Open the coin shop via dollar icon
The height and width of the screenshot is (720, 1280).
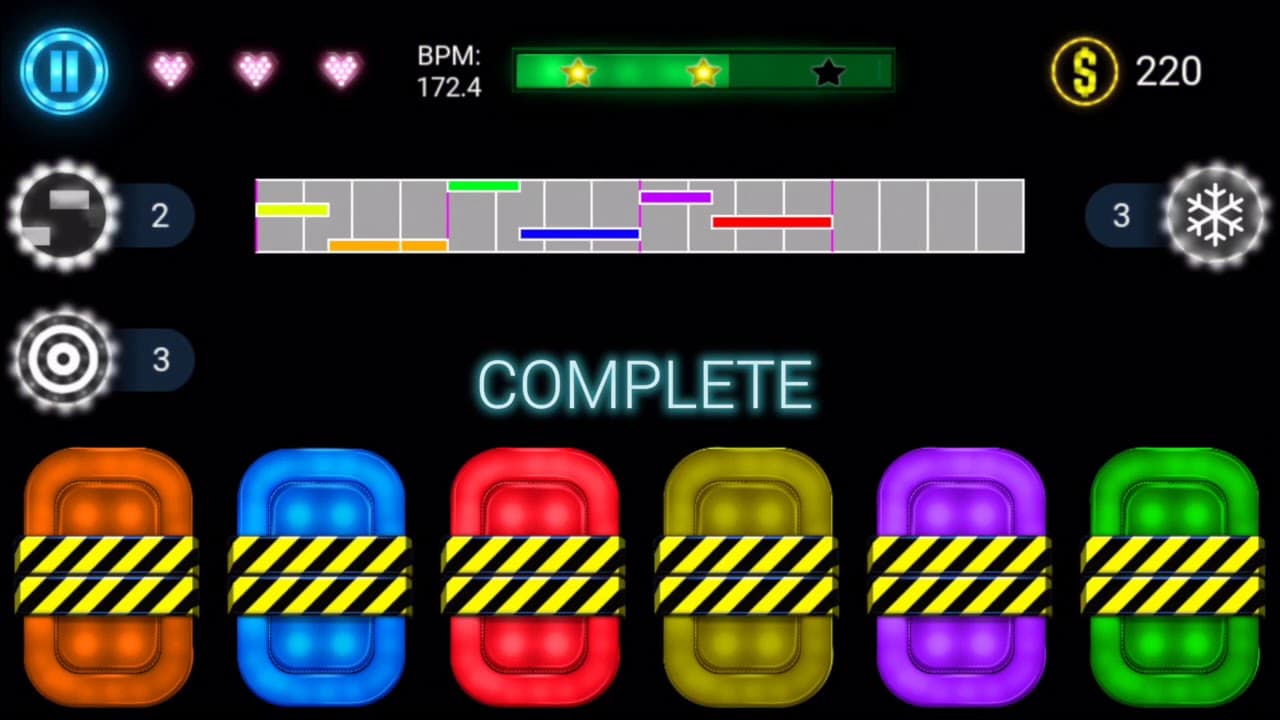1084,71
